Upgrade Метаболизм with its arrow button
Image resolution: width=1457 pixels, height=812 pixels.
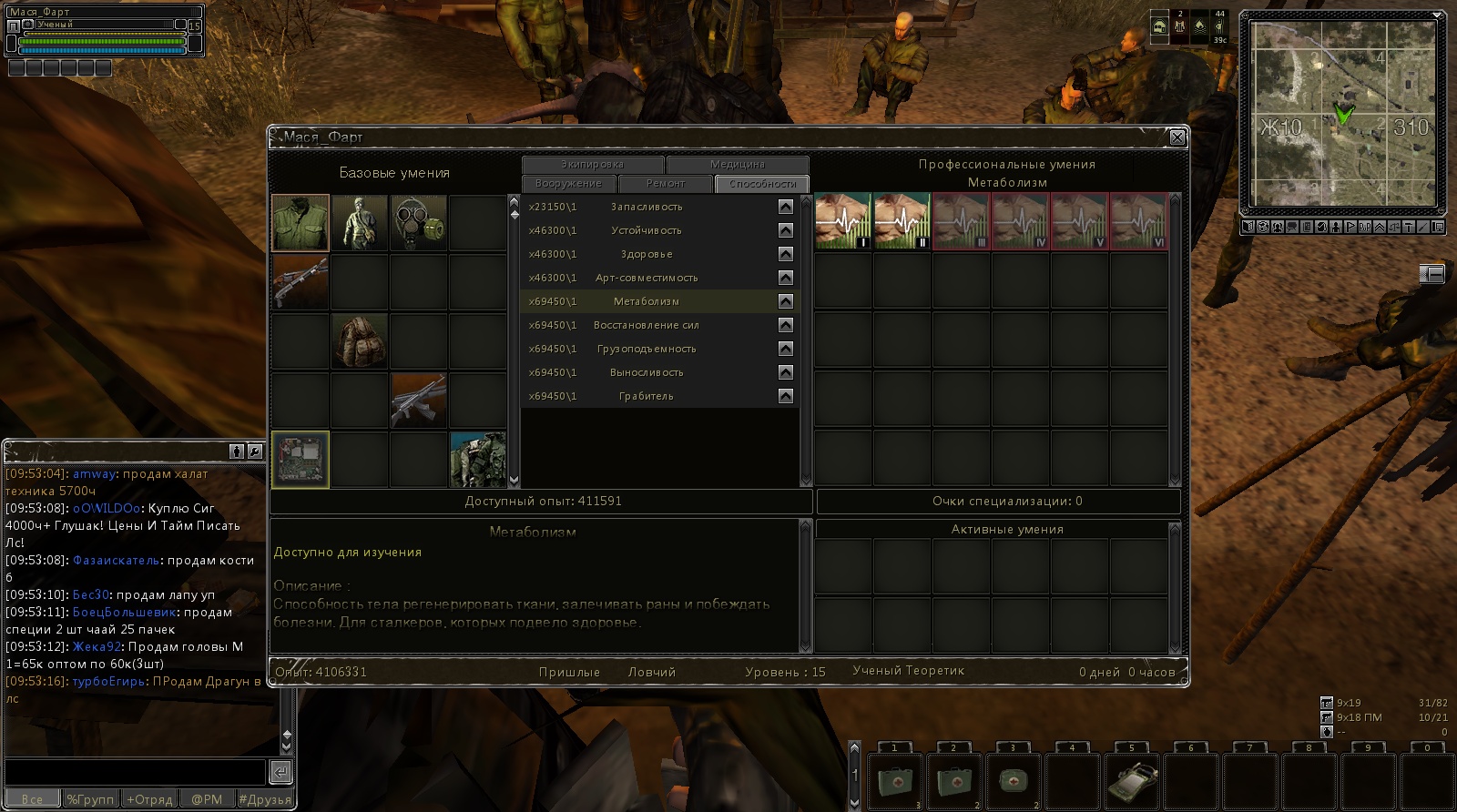coord(786,301)
